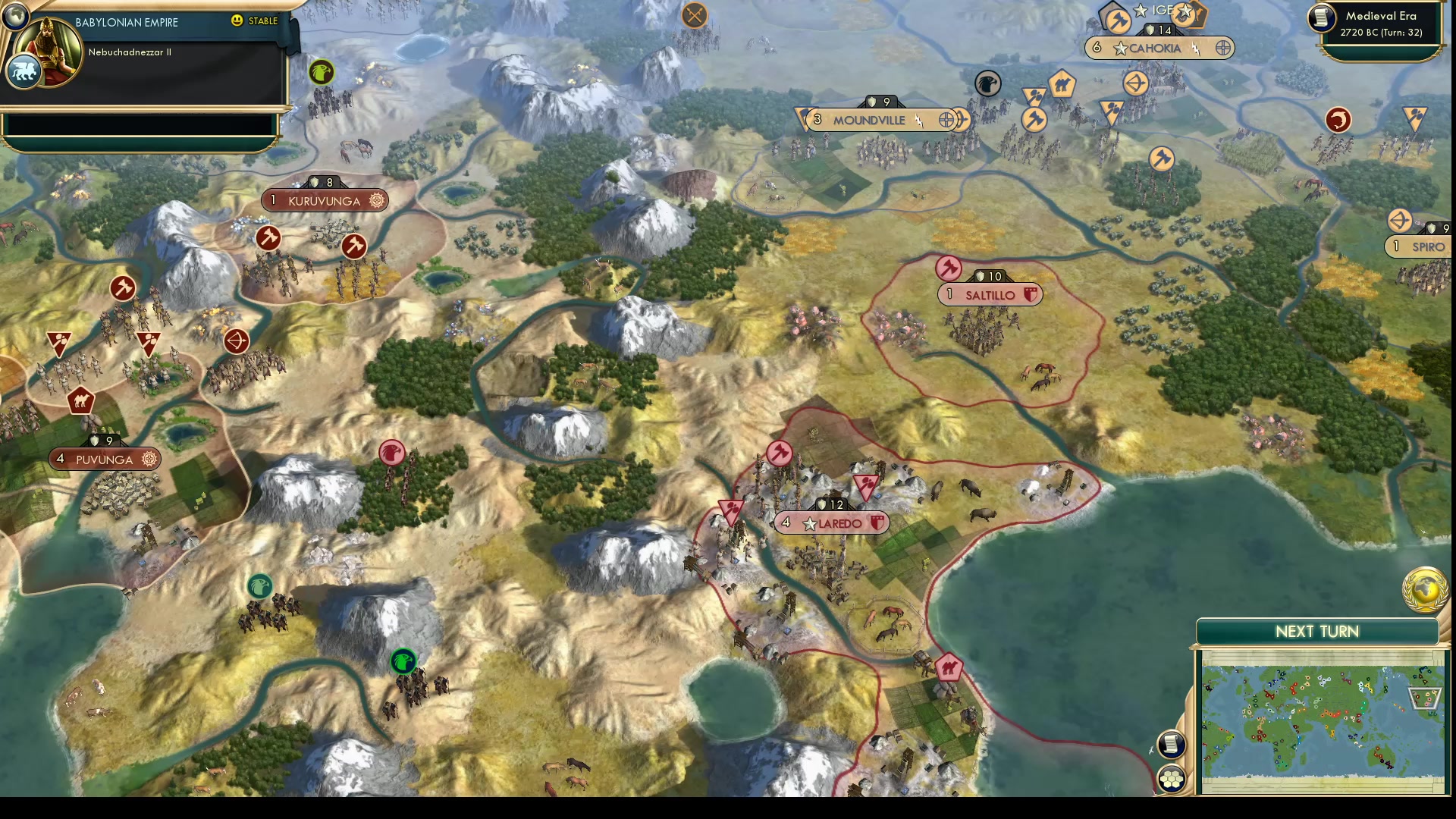
Task: Select the spearman unit icon west of Laredo
Action: (x=730, y=510)
